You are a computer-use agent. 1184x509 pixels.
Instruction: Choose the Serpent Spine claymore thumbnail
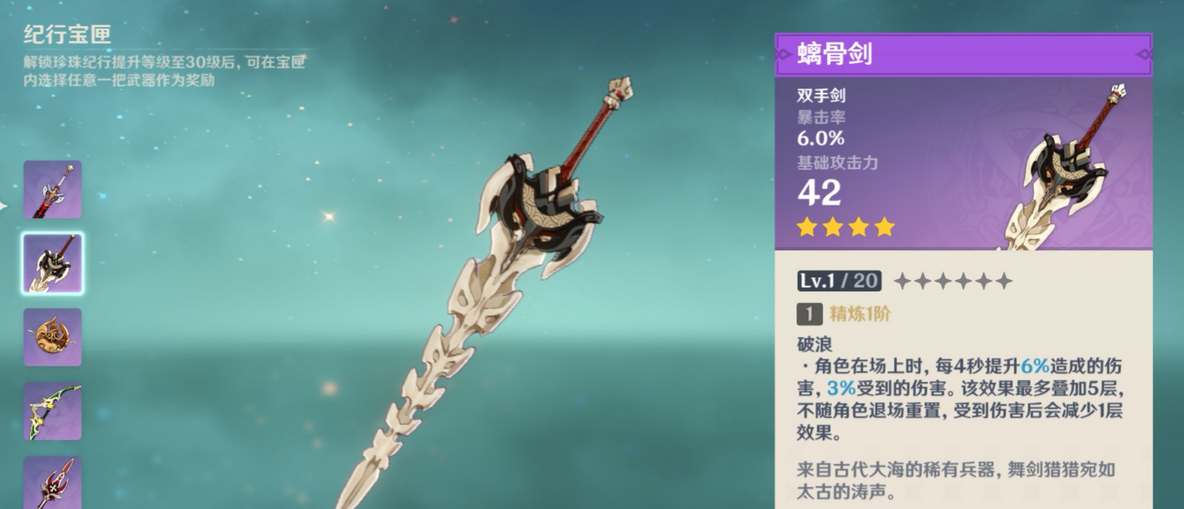pyautogui.click(x=52, y=263)
